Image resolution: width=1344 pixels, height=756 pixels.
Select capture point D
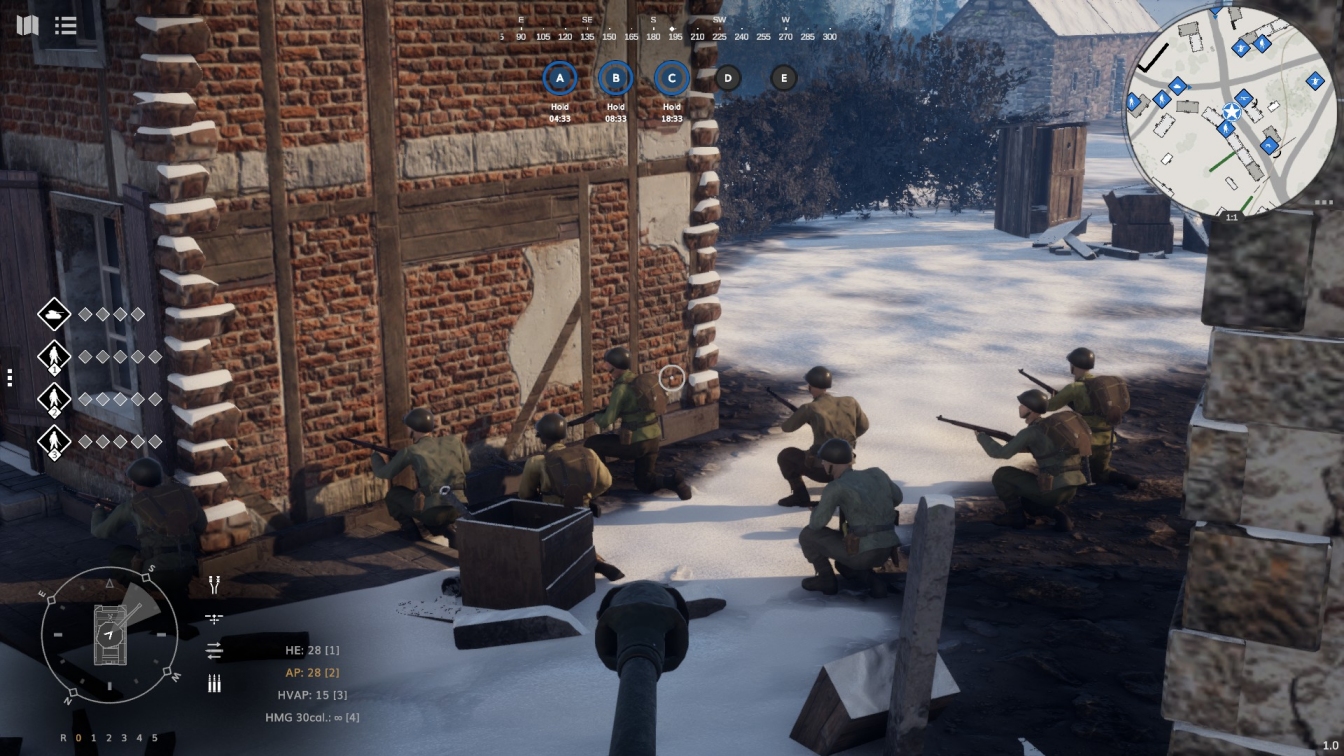[x=728, y=78]
